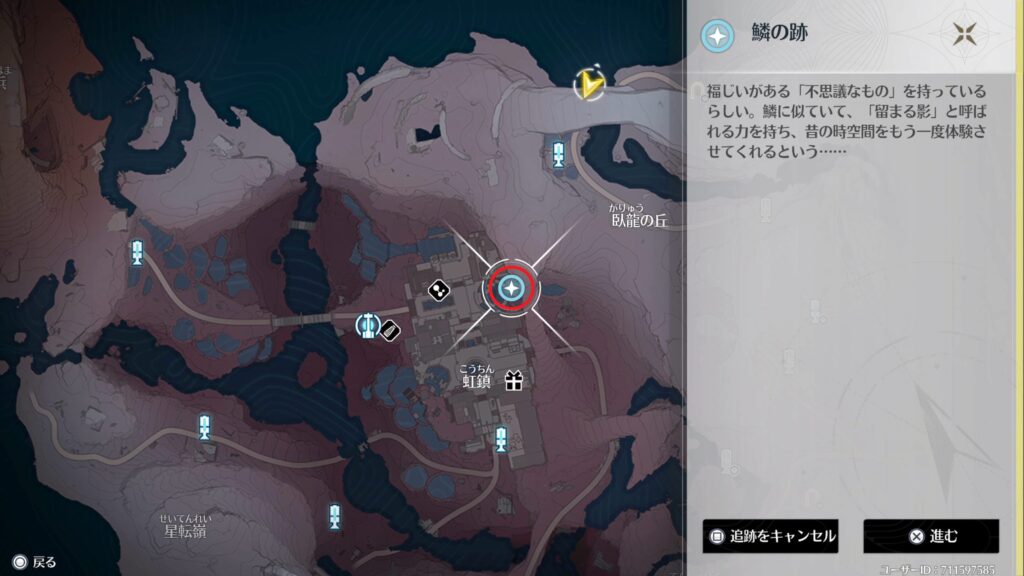Choose the black card icon map marker
Screen dimensions: 1024x576
(x=392, y=329)
